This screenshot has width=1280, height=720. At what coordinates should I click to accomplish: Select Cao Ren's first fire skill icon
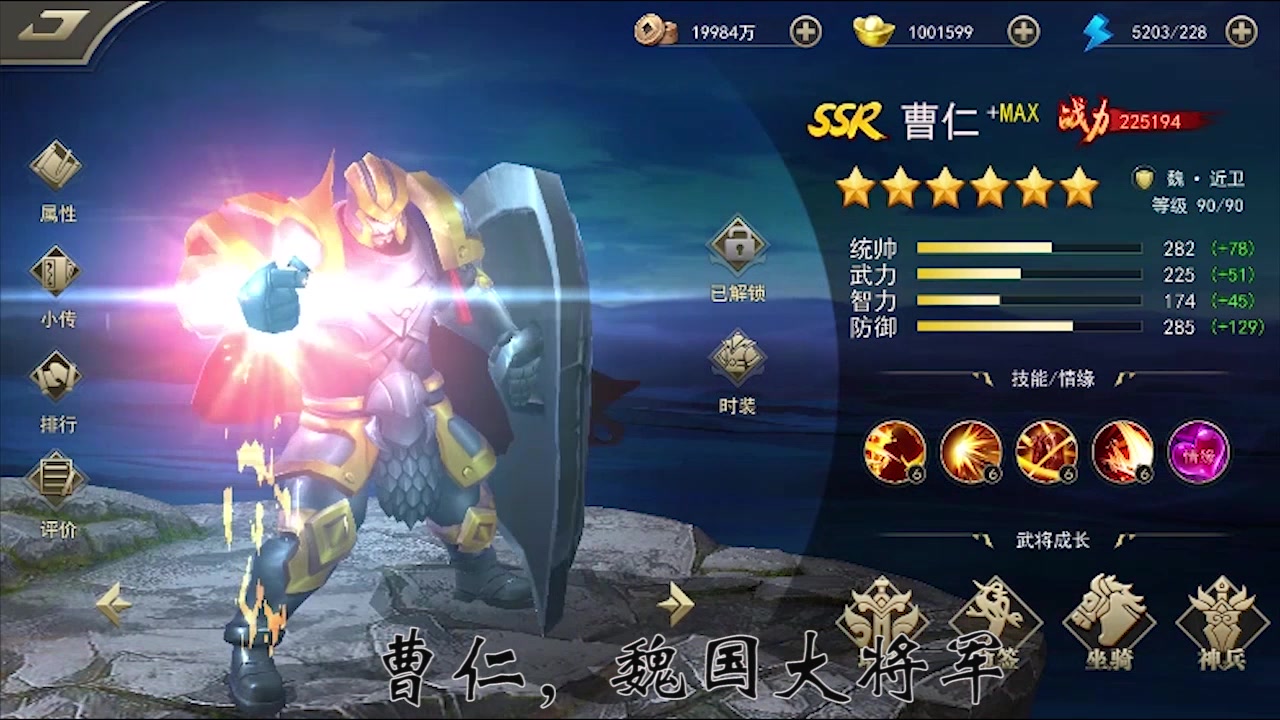click(x=895, y=452)
